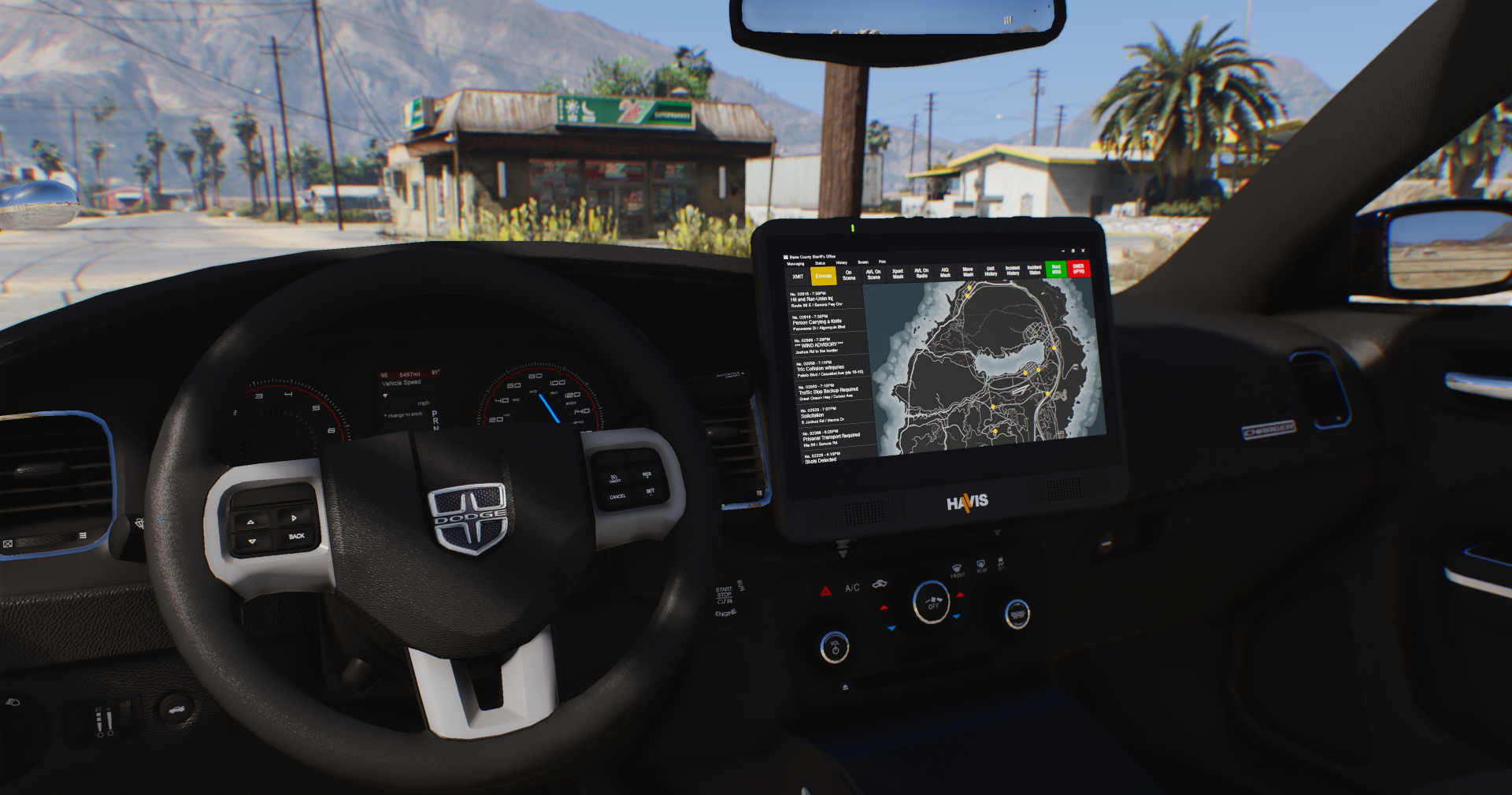This screenshot has width=1512, height=795.
Task: Open the Messaging menu
Action: click(795, 264)
